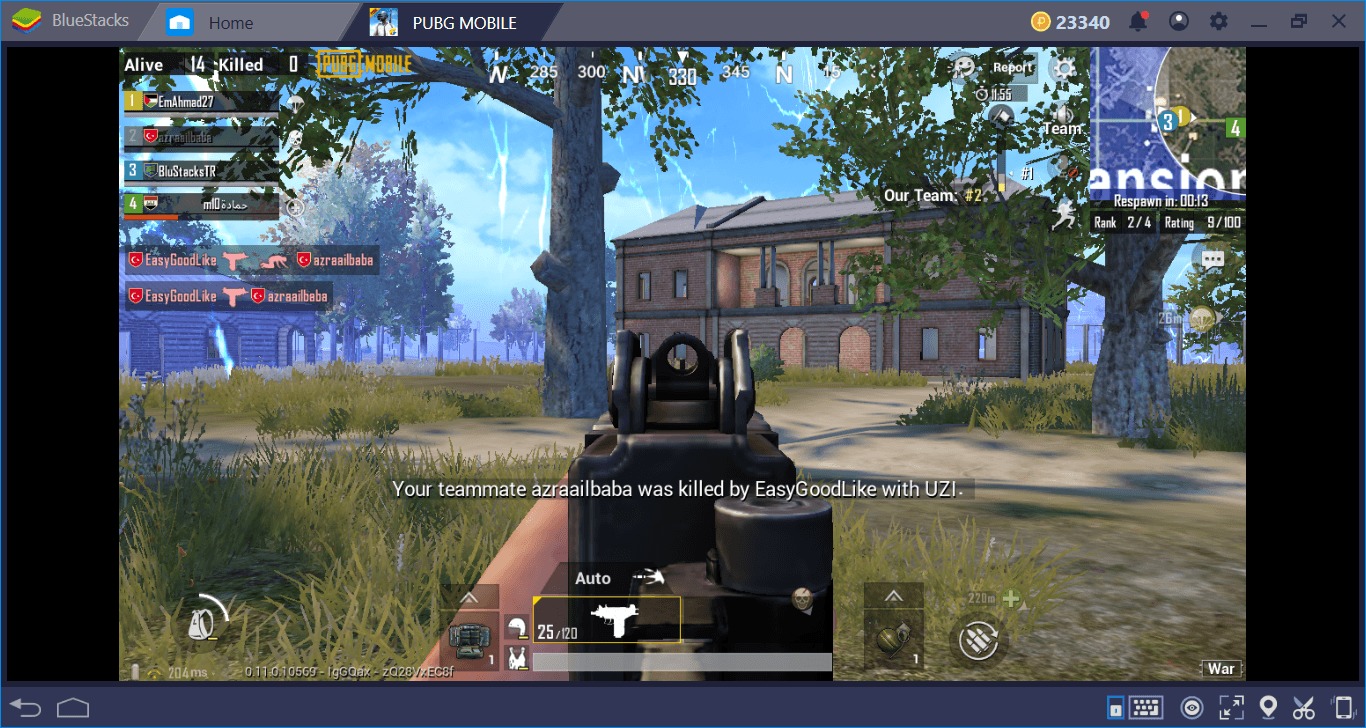Tap the auto-run sprint icon
This screenshot has height=728, width=1366.
pos(1064,214)
